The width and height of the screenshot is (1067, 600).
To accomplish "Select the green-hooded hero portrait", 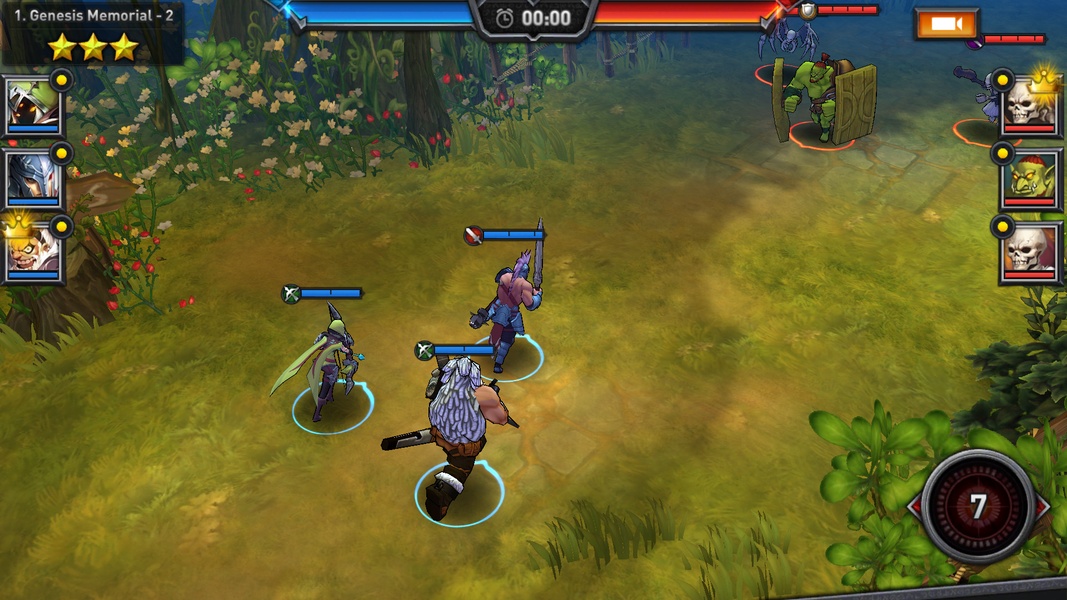I will coord(33,105).
